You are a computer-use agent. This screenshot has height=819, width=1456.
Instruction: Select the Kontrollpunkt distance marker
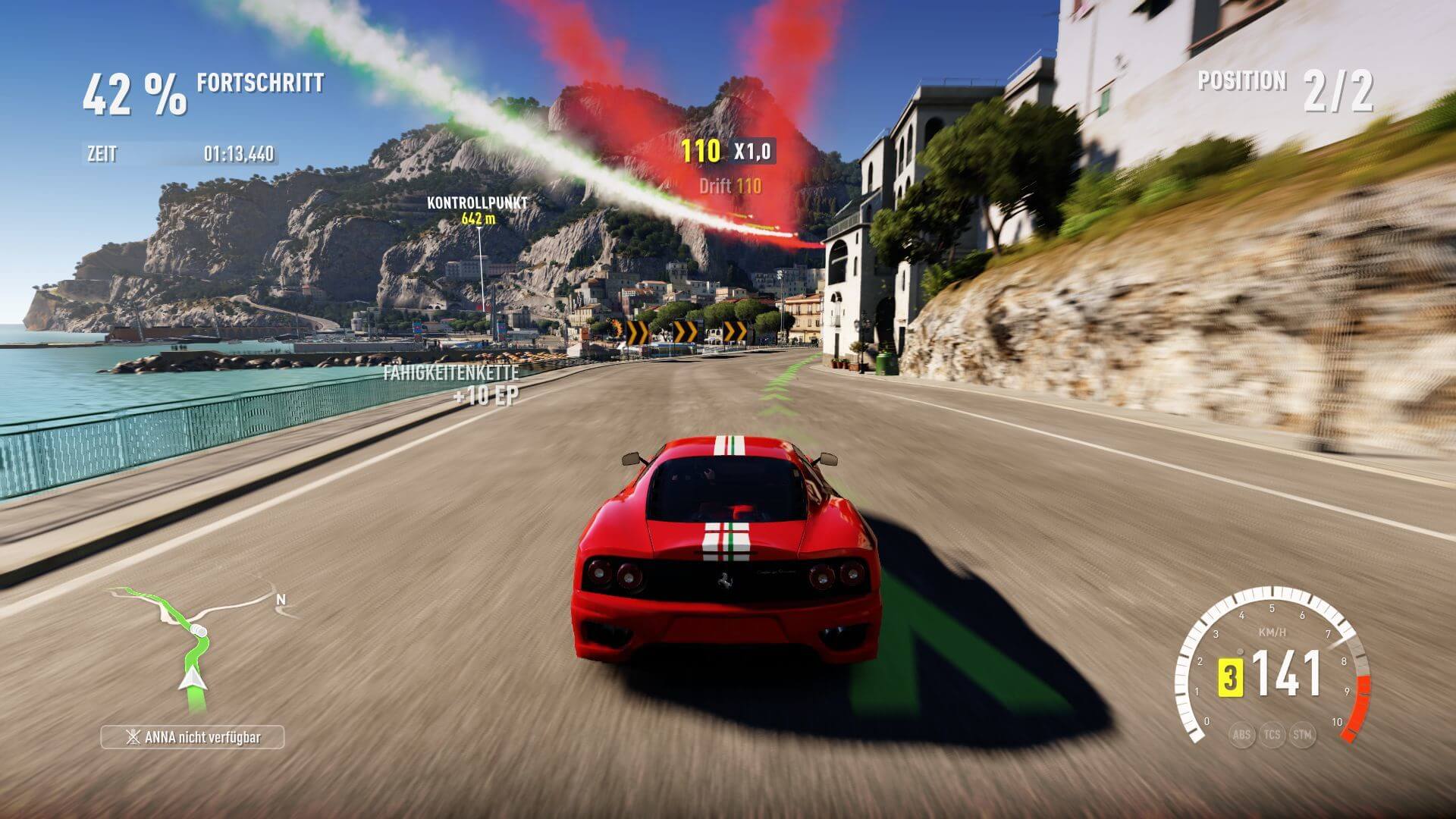[x=477, y=211]
